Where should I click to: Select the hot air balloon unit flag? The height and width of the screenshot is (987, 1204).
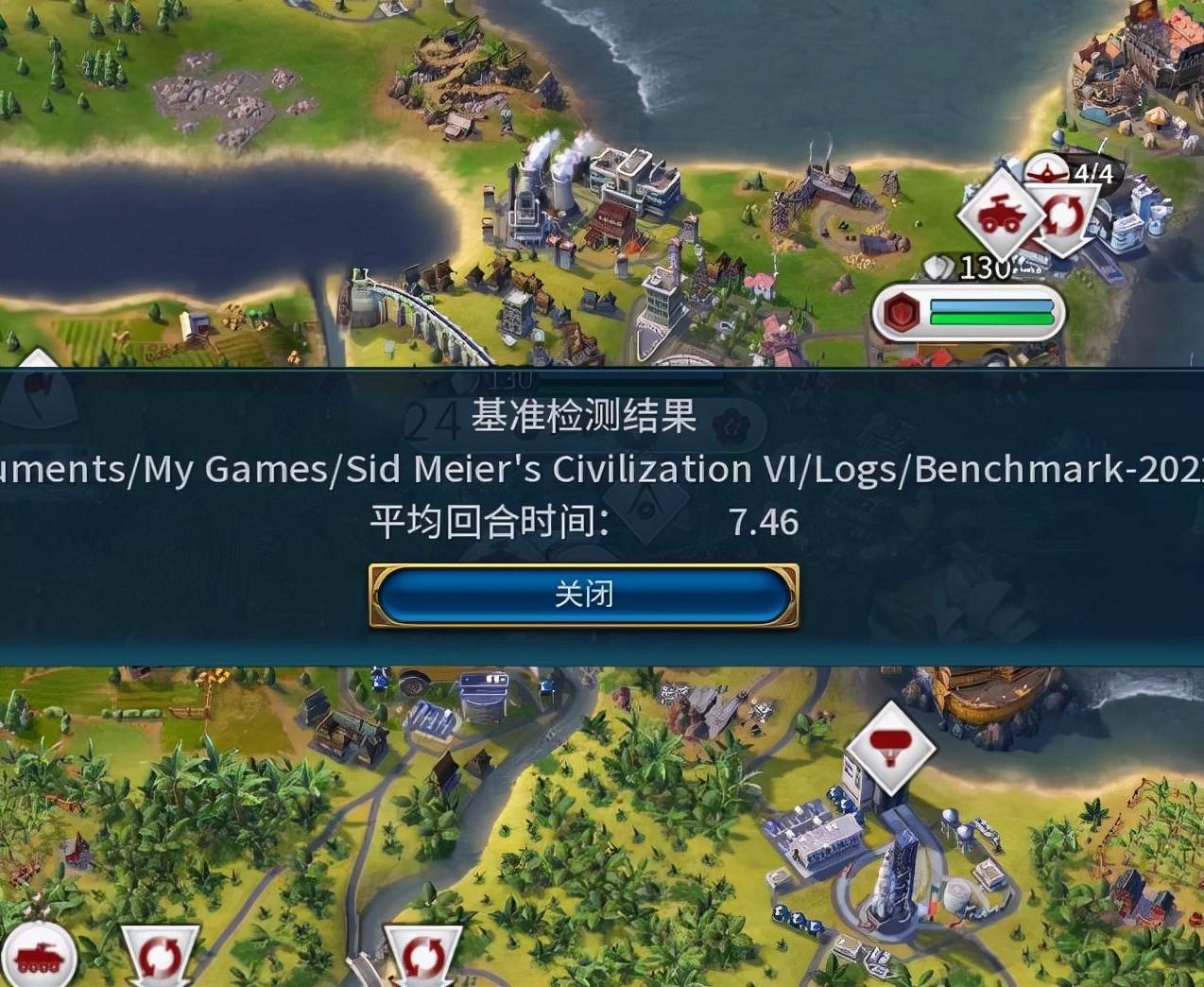pos(889,747)
